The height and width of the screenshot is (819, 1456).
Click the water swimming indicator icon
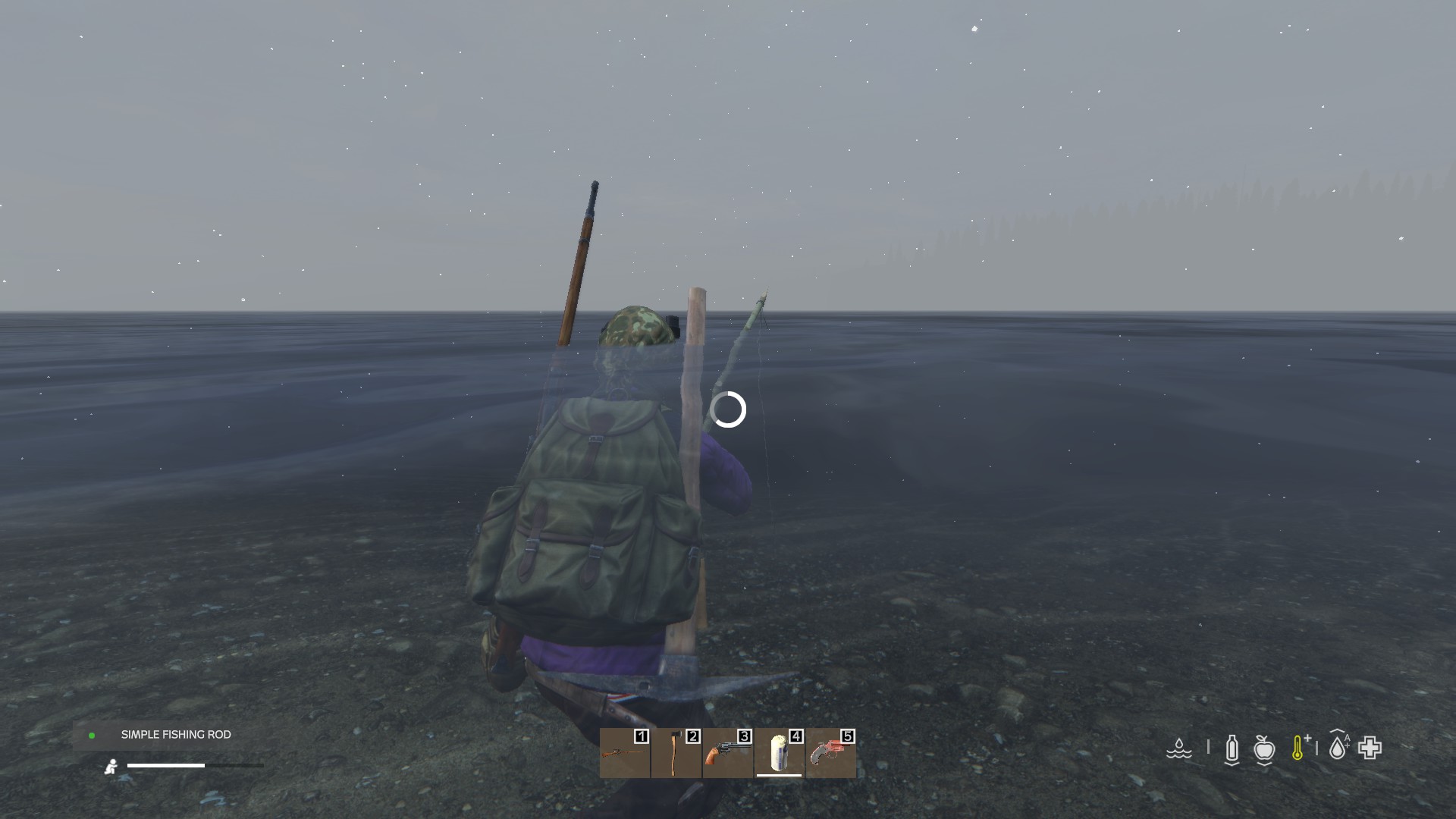point(1179,748)
